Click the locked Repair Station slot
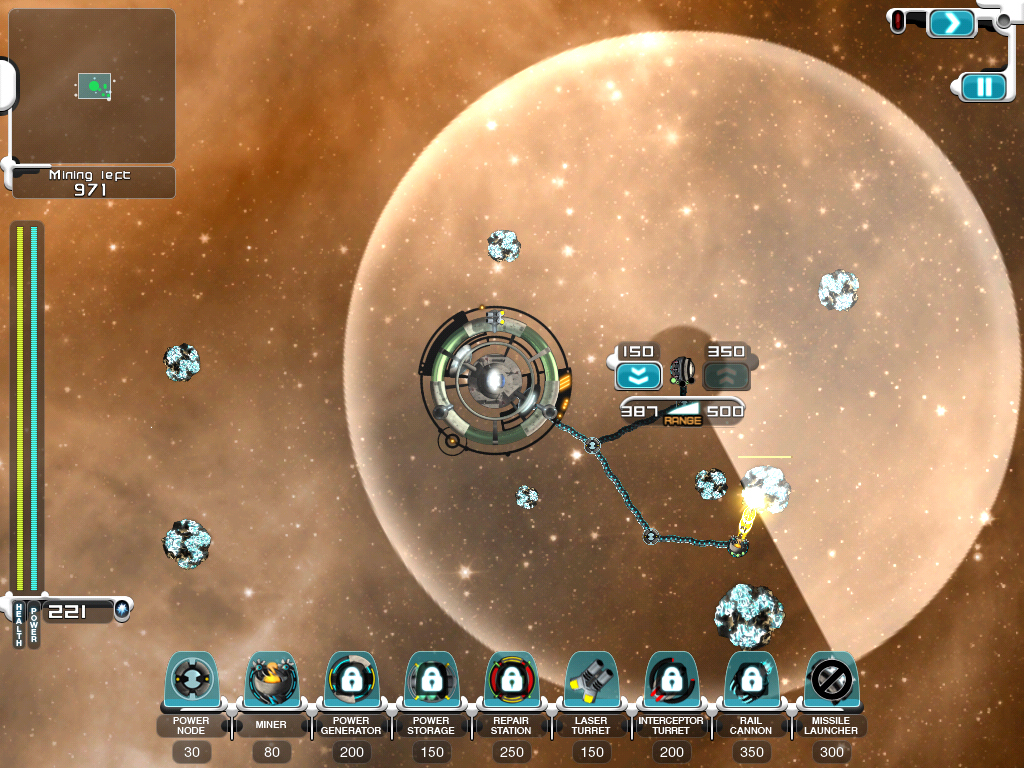 pyautogui.click(x=511, y=683)
